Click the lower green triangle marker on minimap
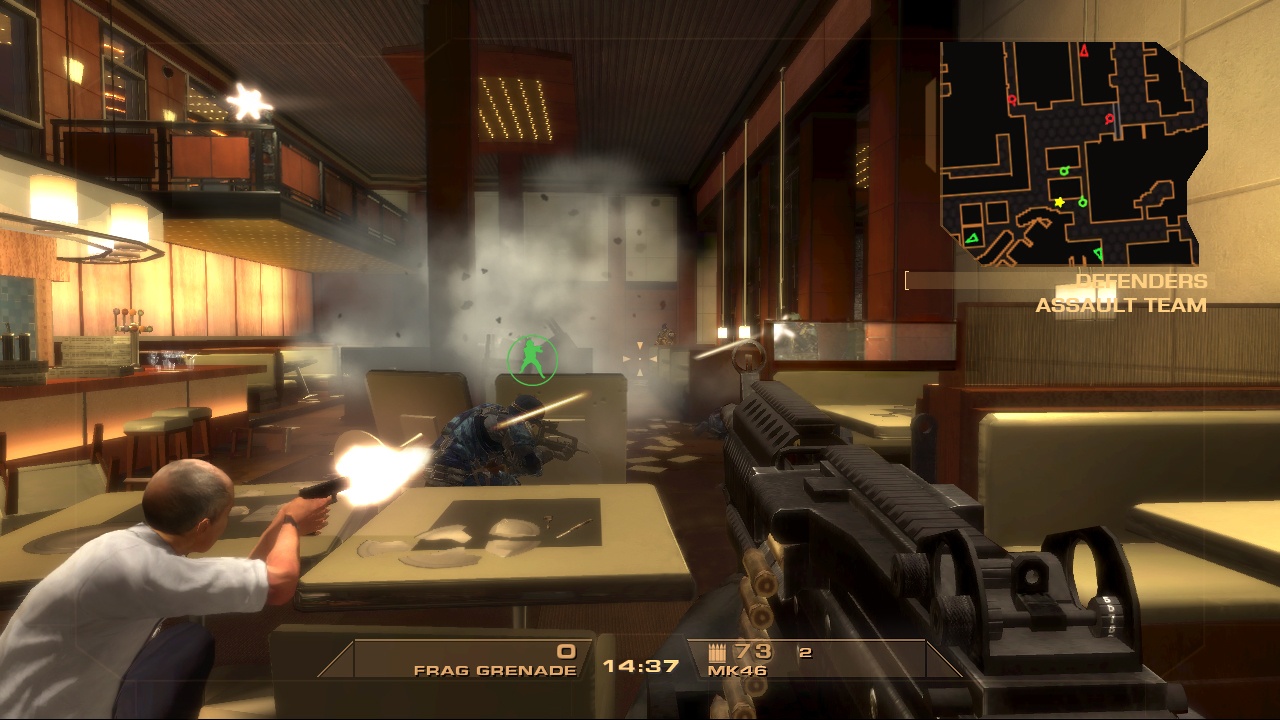 click(1098, 252)
